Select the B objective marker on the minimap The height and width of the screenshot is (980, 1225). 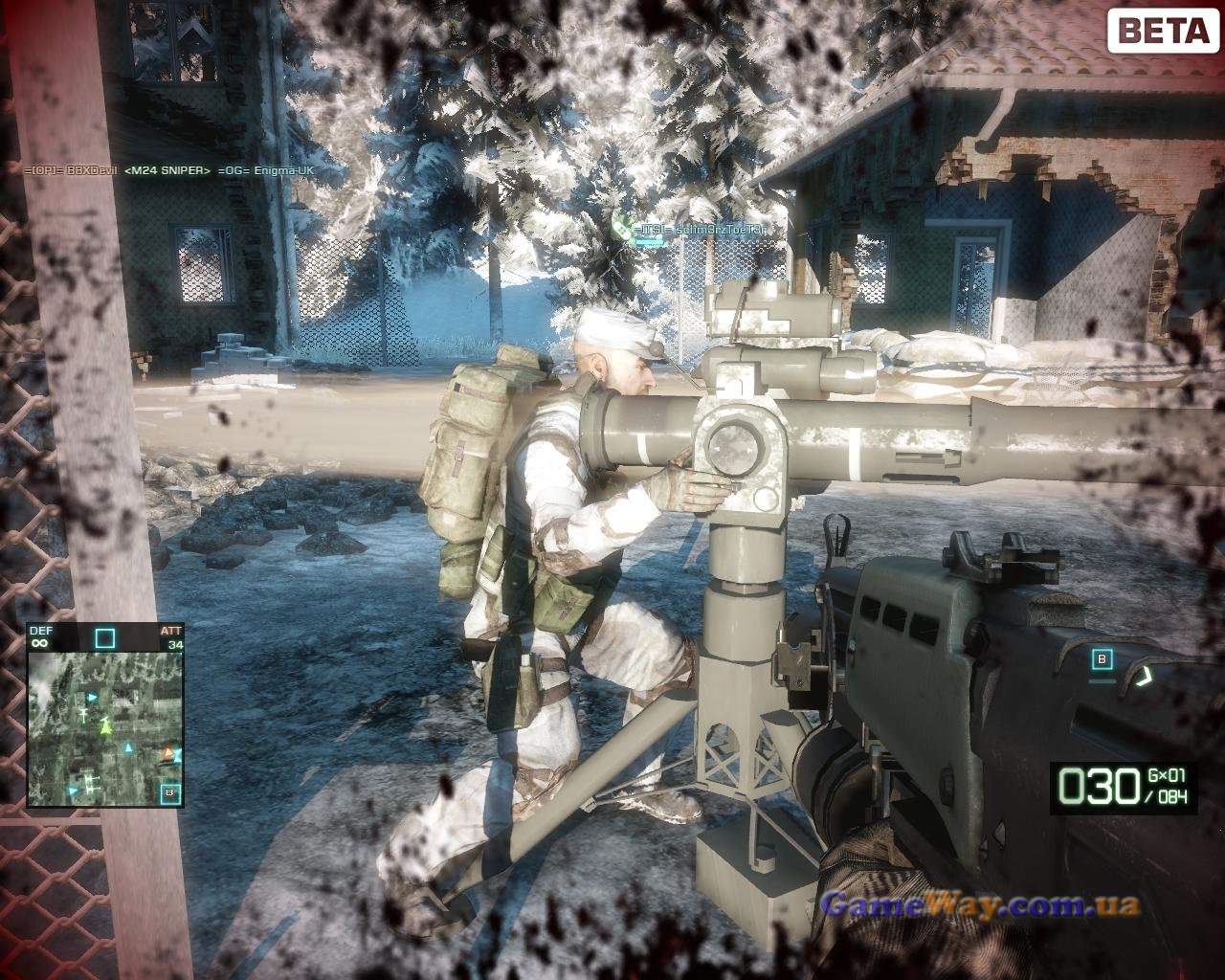coord(170,792)
